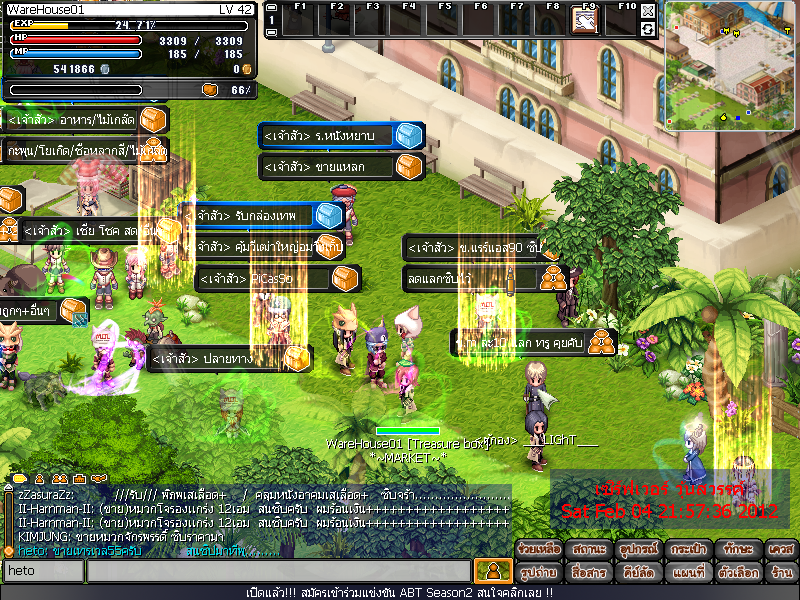Close the hotkey bar with X
Screen dimensions: 800x600
tap(648, 11)
